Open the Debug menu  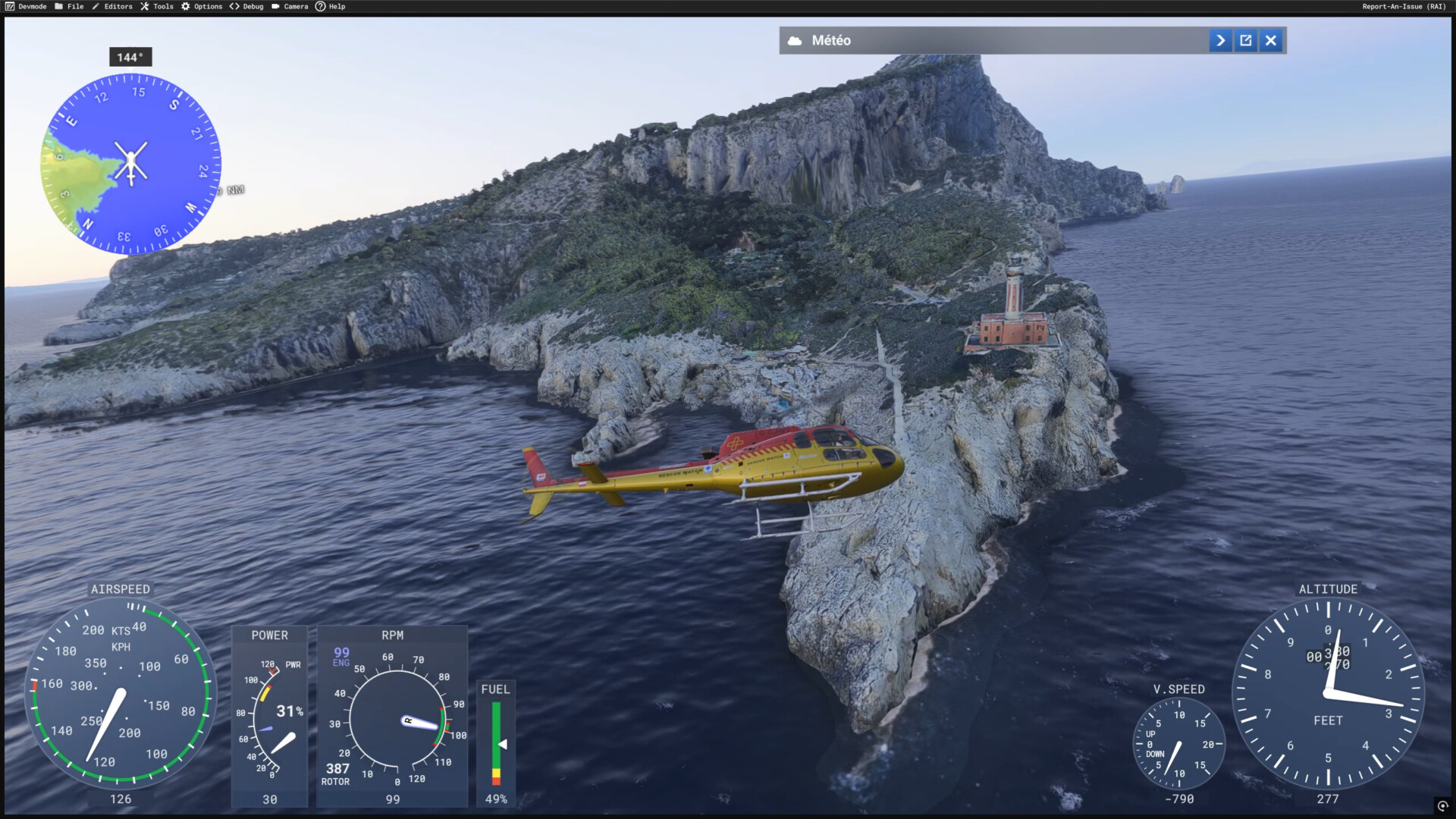247,7
